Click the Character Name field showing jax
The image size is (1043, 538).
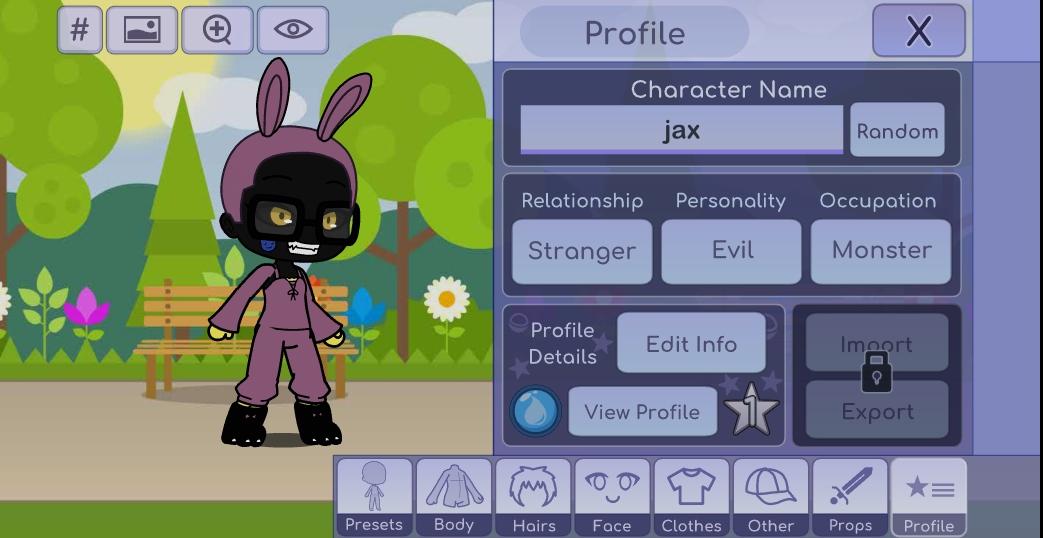point(681,130)
